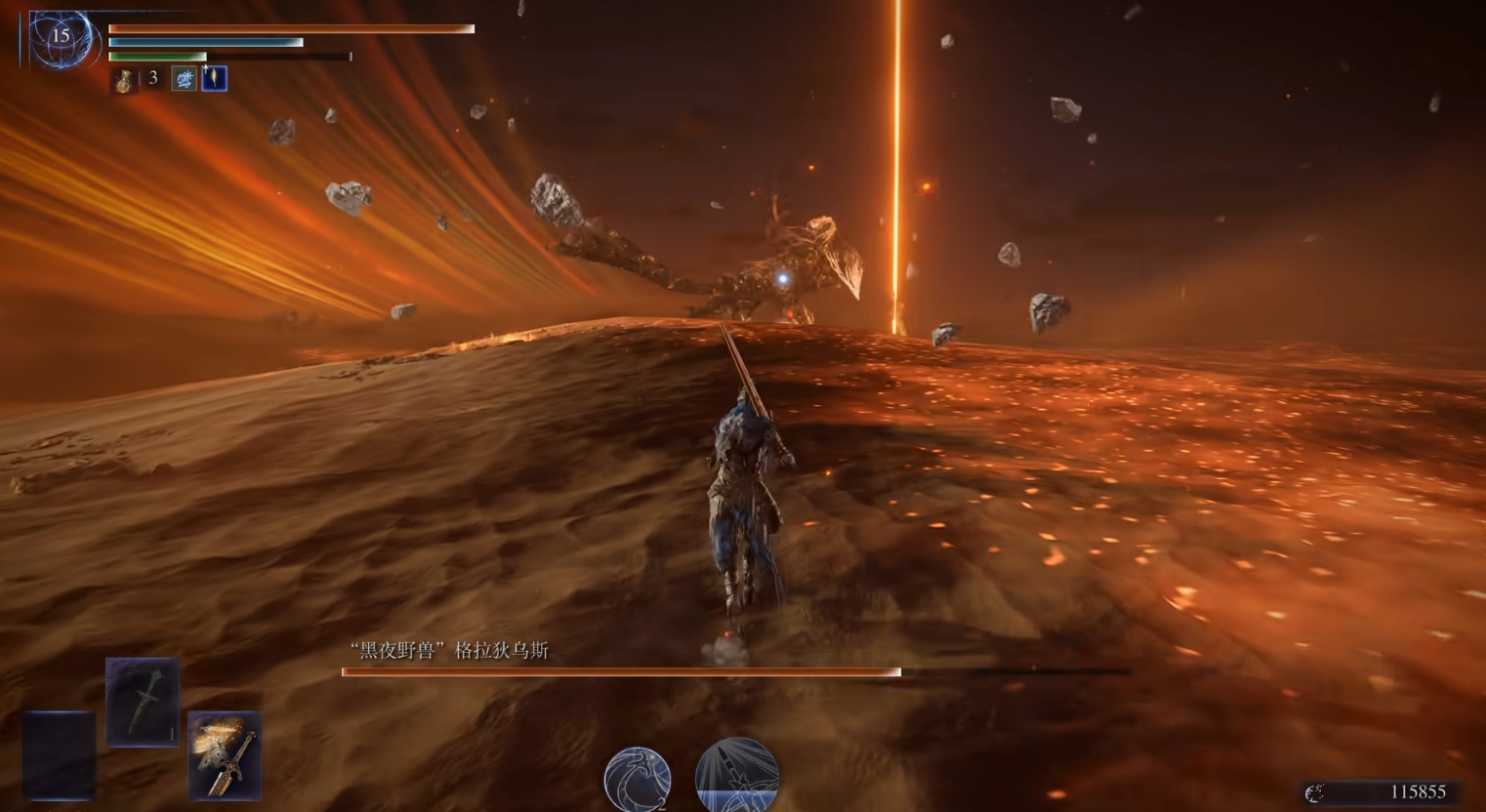
Task: Activate the curved blade character skill
Action: pos(637,779)
